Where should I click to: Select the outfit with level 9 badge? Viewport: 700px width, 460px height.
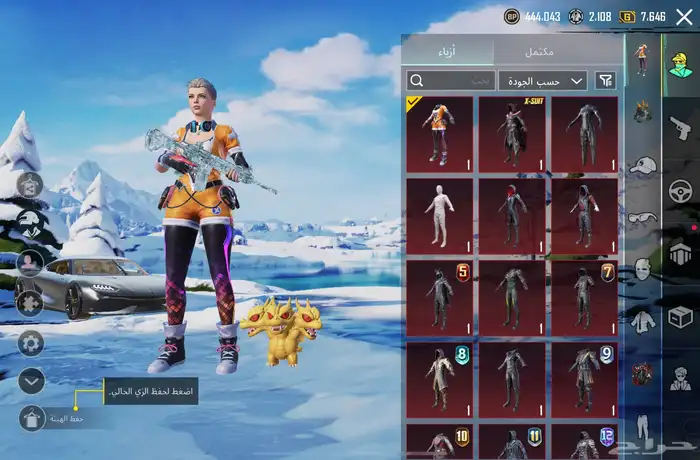[584, 377]
